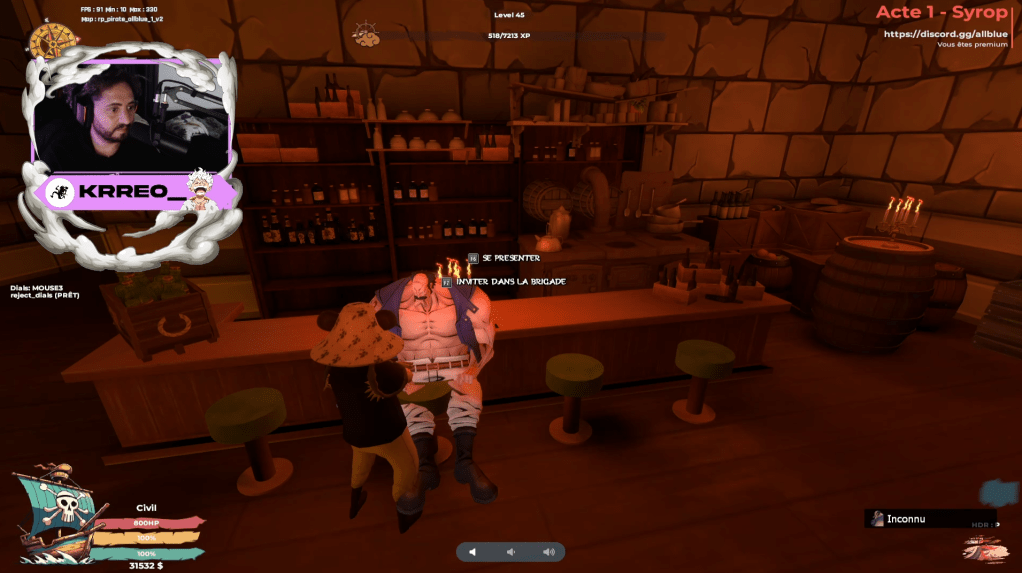Click the compass icon above the webcam
Screen dimensions: 1022x573
click(x=47, y=40)
